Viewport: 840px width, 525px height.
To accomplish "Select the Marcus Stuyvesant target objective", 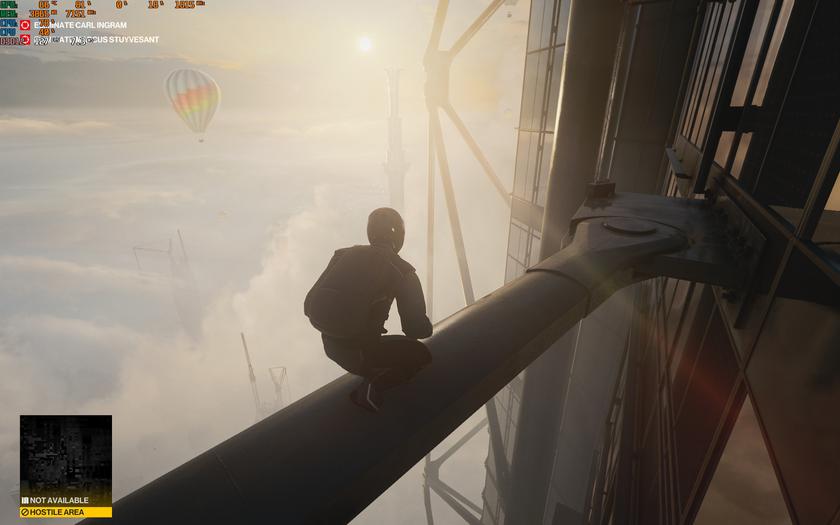I will [95, 40].
